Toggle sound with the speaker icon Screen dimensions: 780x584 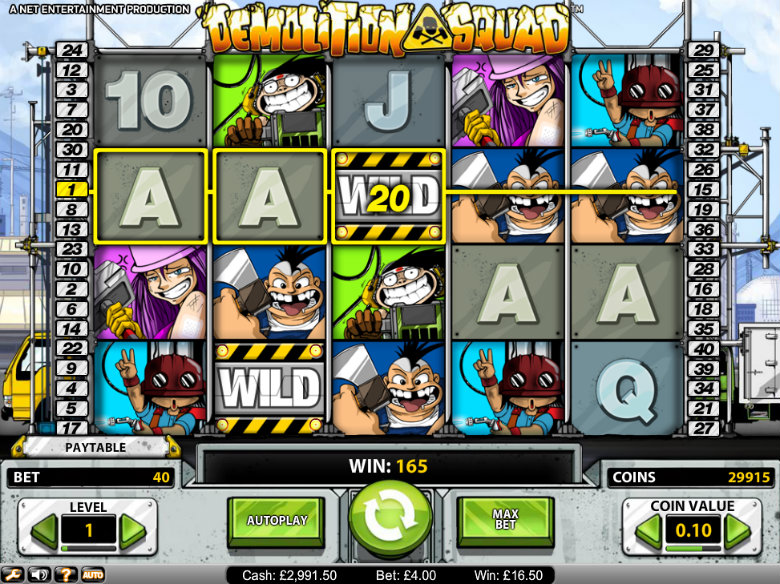coord(40,575)
